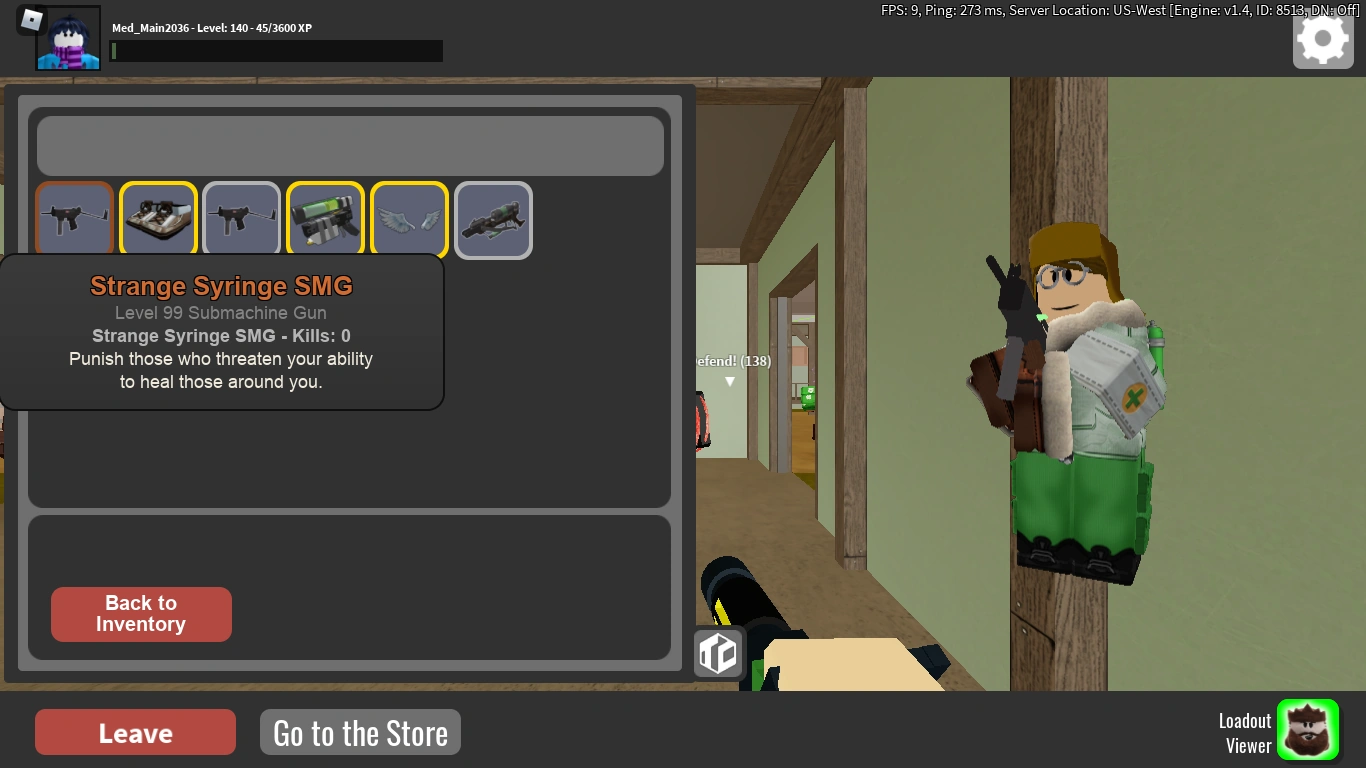1366x768 pixels.
Task: Dismiss the Strange Syringe SMG tooltip
Action: [220, 332]
